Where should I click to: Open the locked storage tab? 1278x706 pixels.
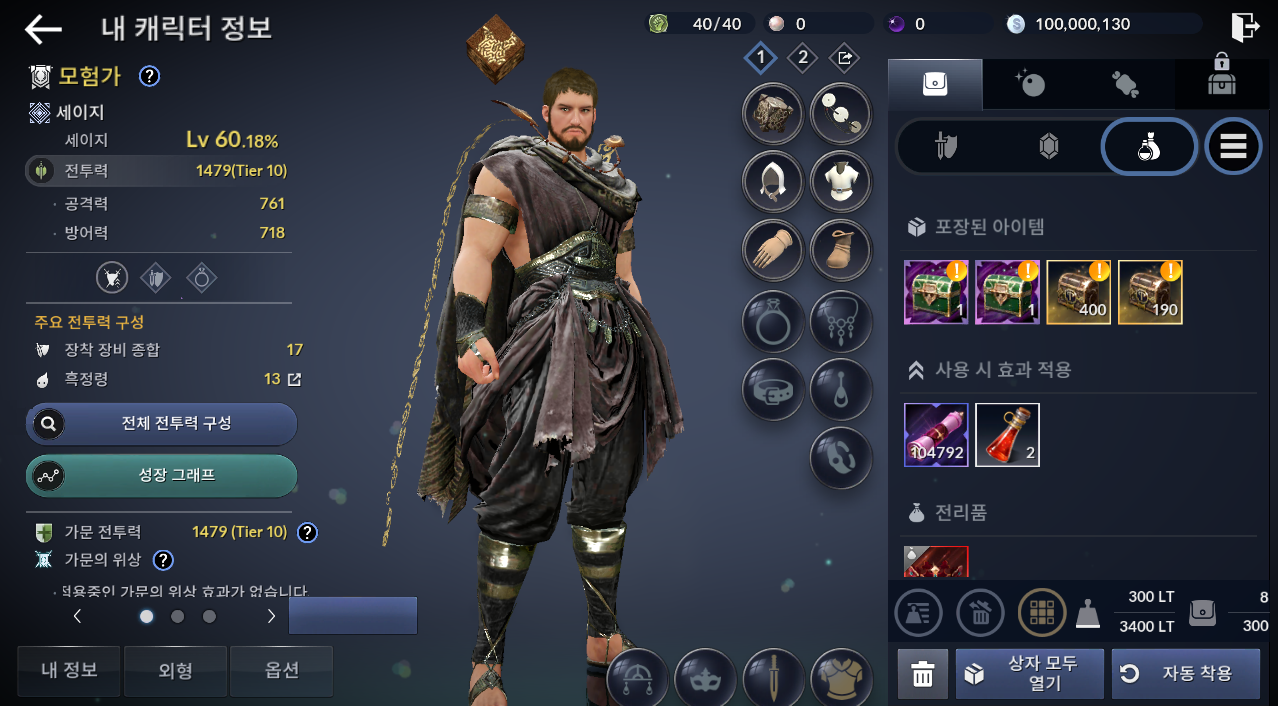1221,83
